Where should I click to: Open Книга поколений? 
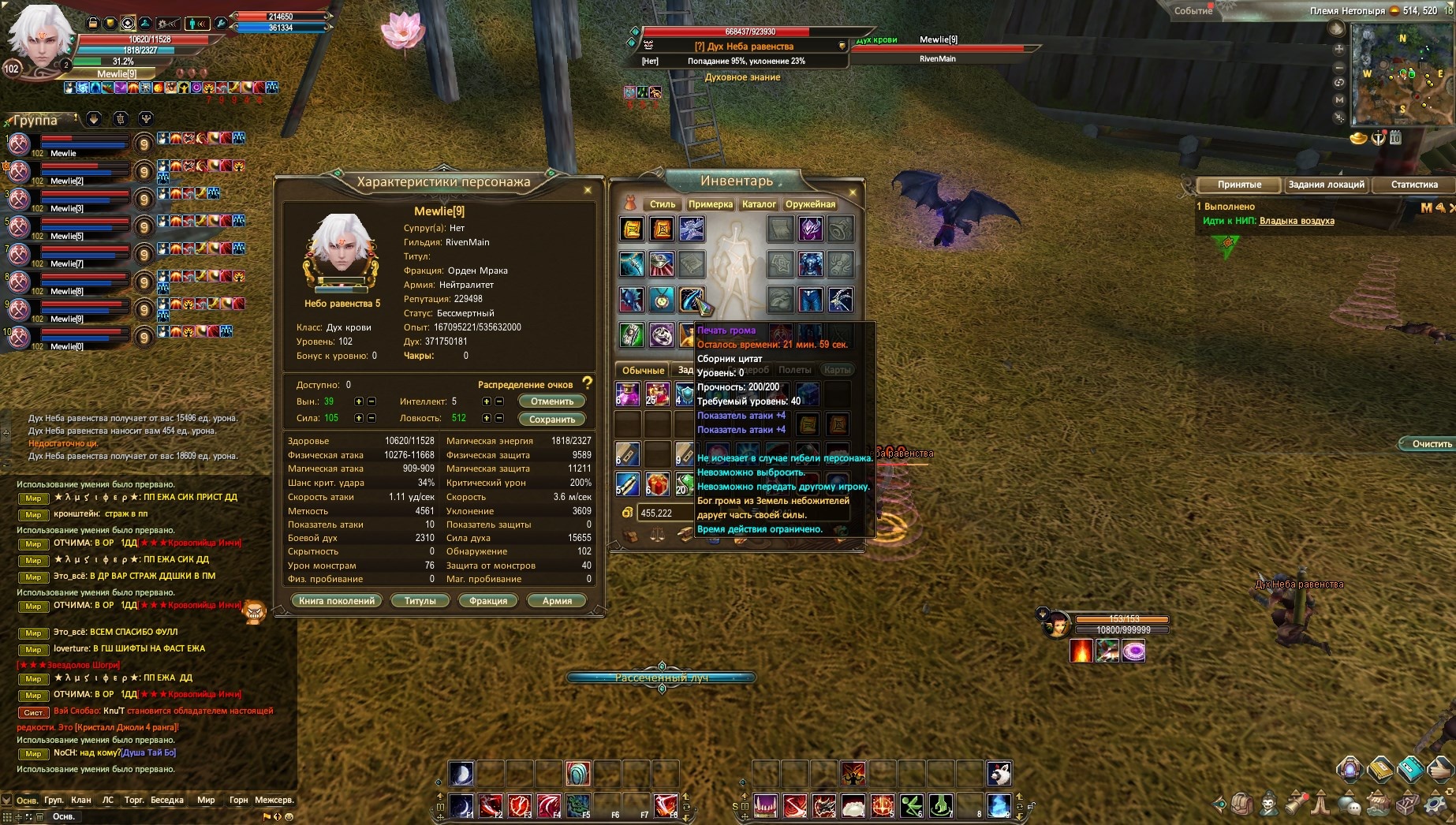[x=337, y=601]
